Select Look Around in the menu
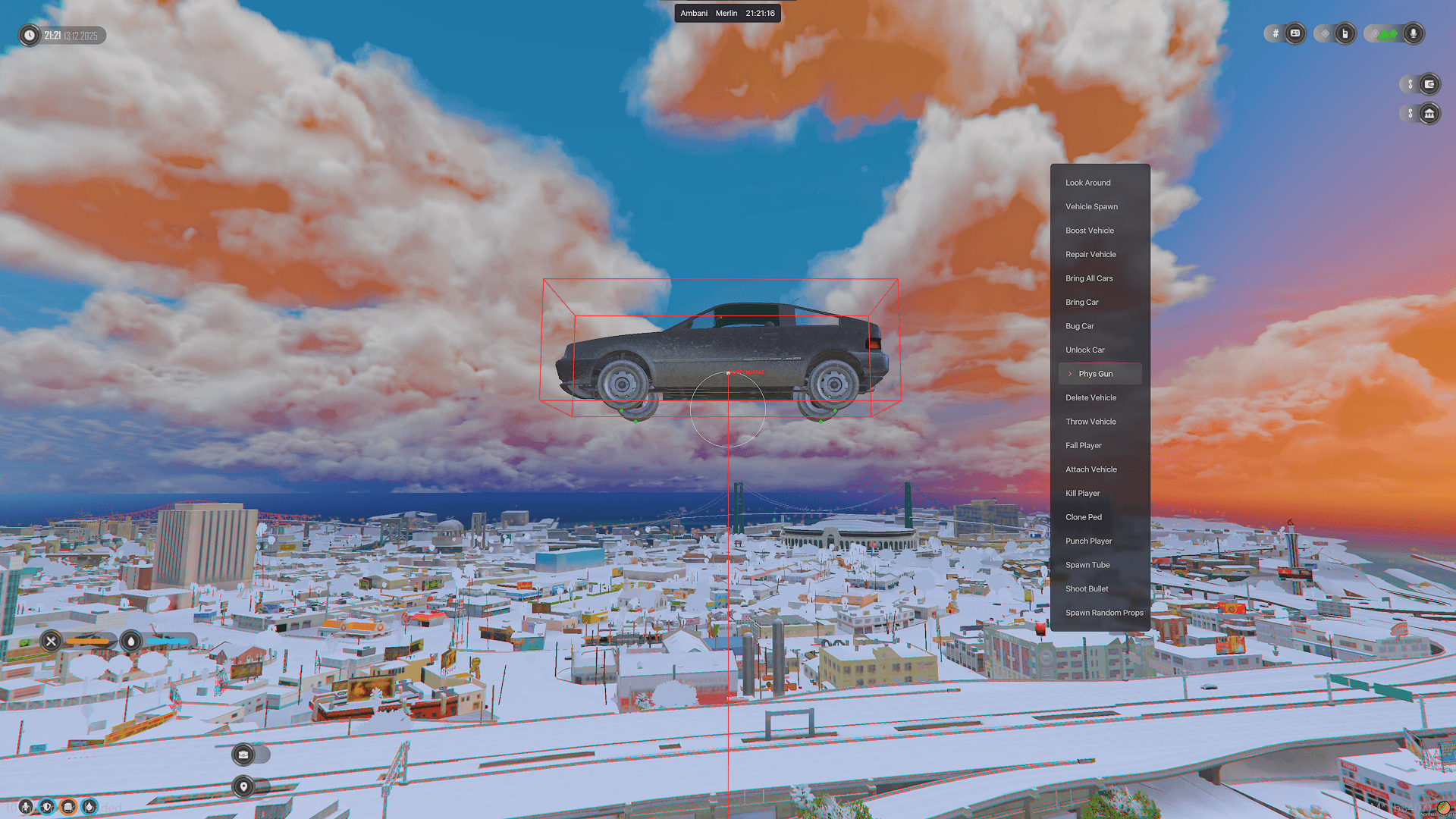 tap(1087, 183)
